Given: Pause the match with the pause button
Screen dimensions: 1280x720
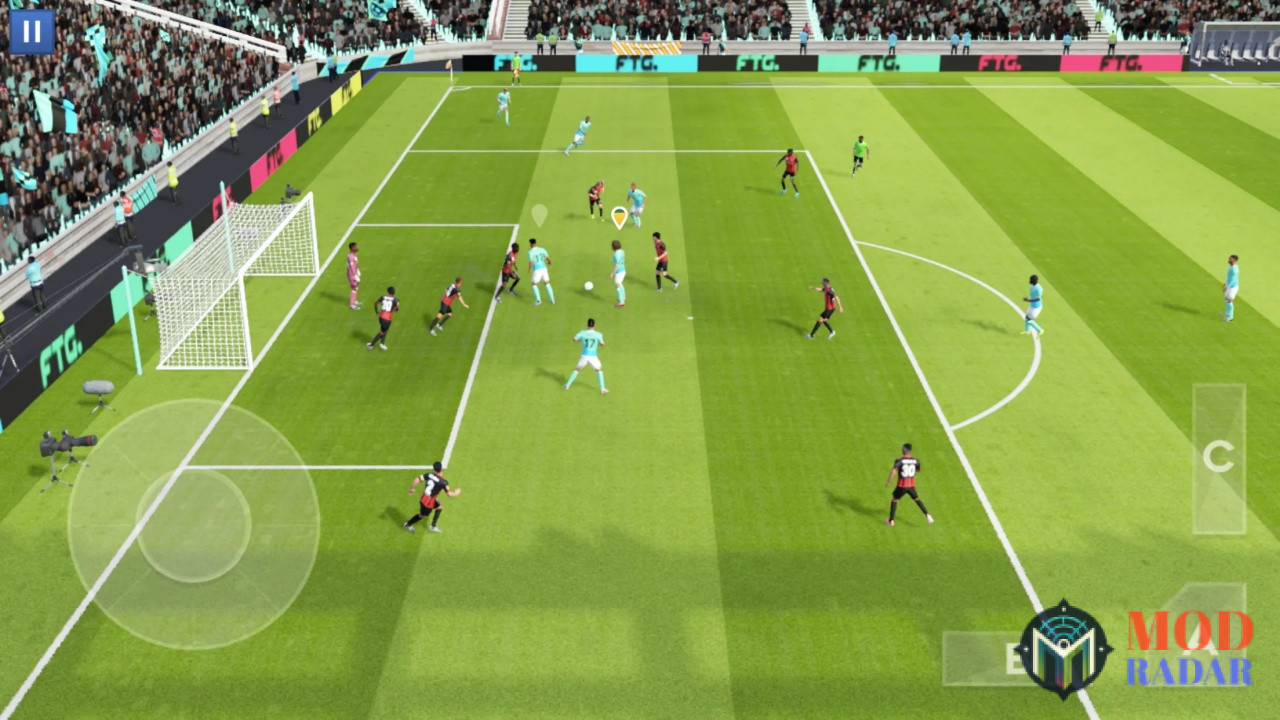Looking at the screenshot, I should click(x=31, y=33).
